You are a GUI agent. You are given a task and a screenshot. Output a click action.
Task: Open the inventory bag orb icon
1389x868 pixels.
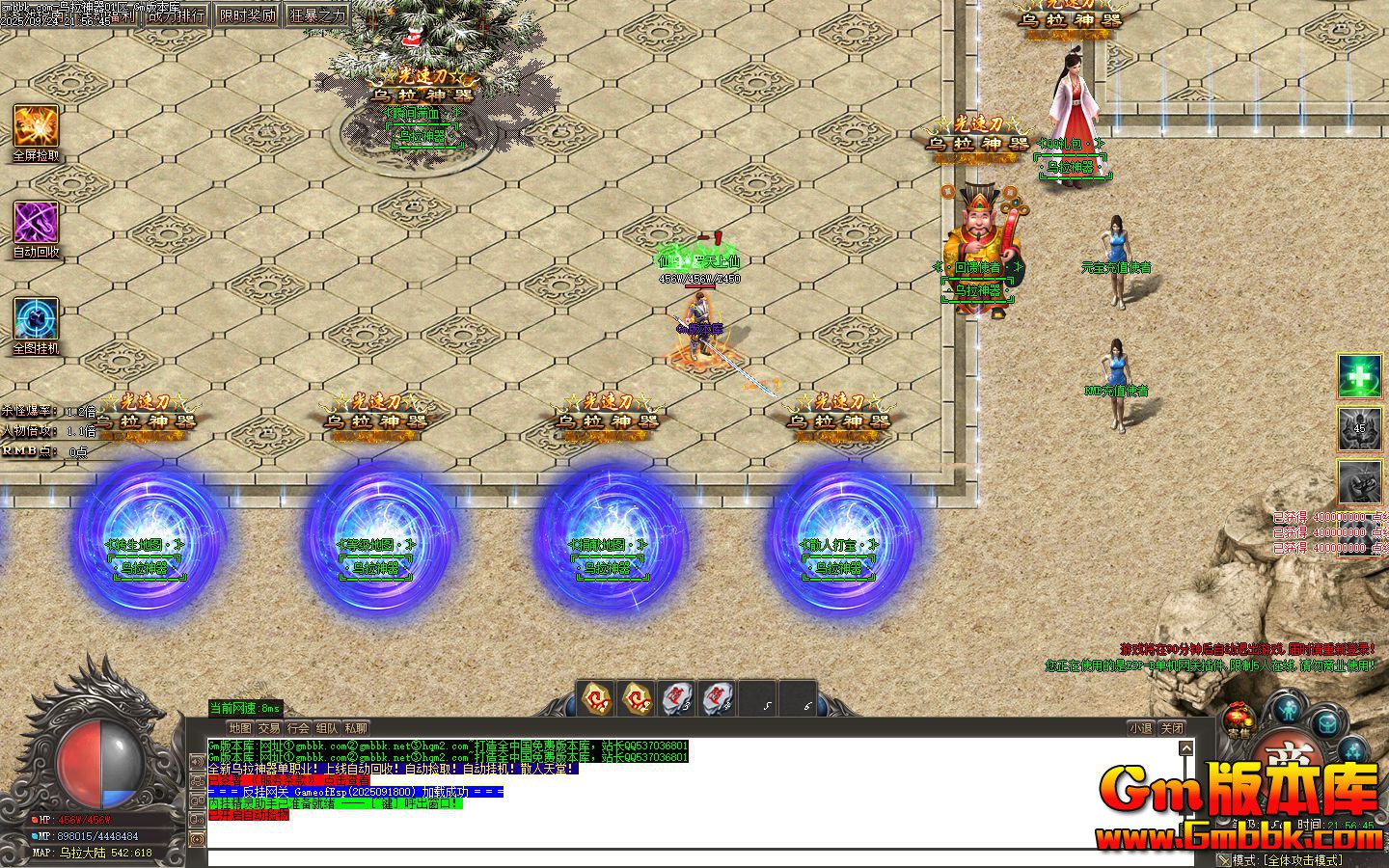coord(1325,723)
